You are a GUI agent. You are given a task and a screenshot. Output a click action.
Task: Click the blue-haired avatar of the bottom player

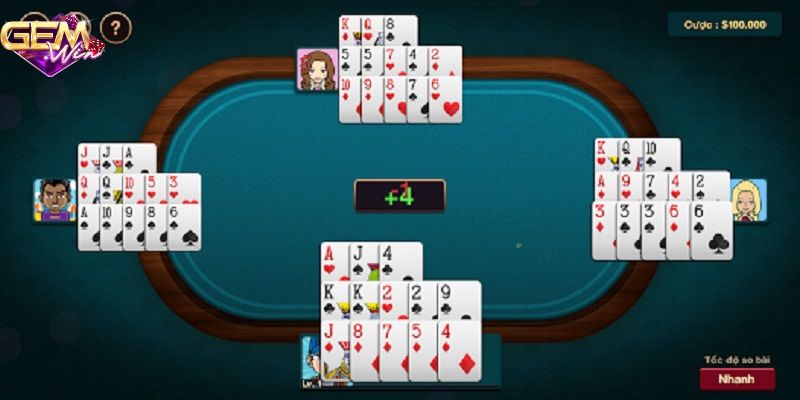[312, 362]
